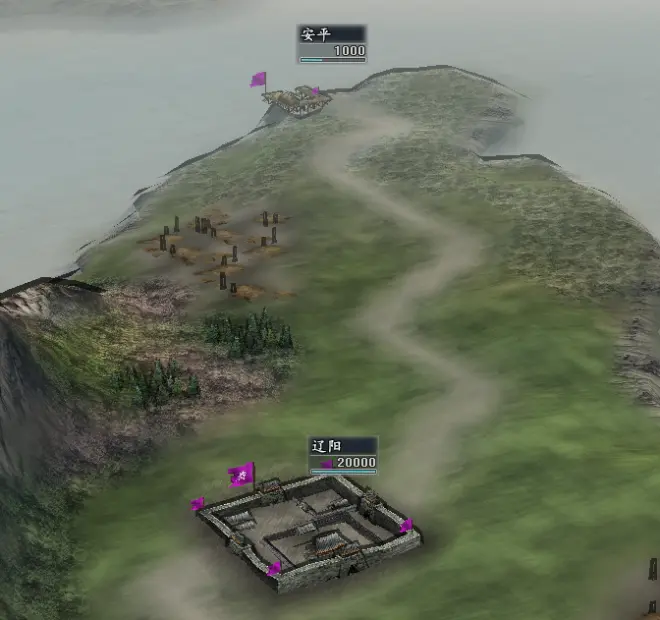Select the 安平 port nameplate
The image size is (660, 620).
click(x=332, y=43)
